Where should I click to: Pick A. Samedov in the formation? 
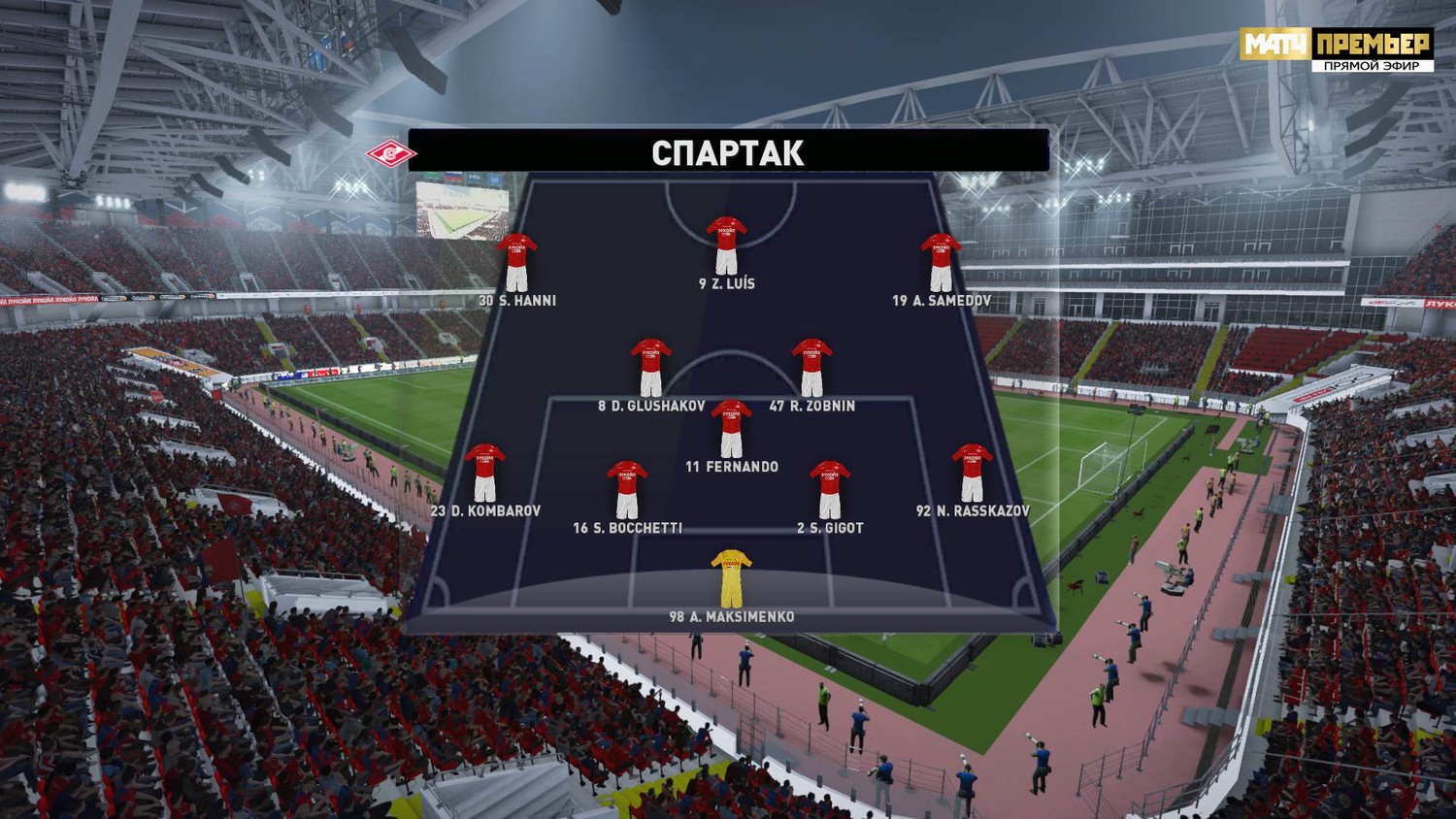pos(941,262)
